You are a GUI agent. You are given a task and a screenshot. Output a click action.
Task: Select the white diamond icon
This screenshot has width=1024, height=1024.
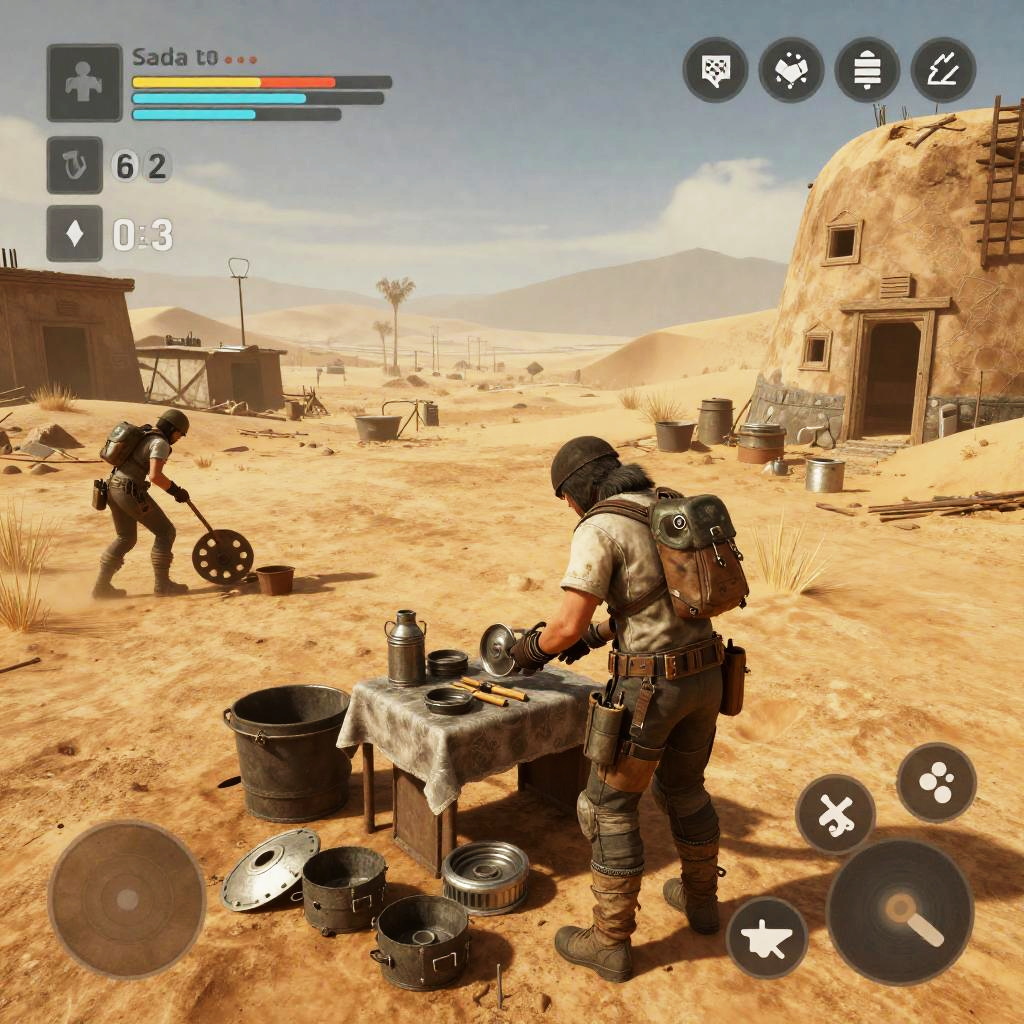coord(75,234)
